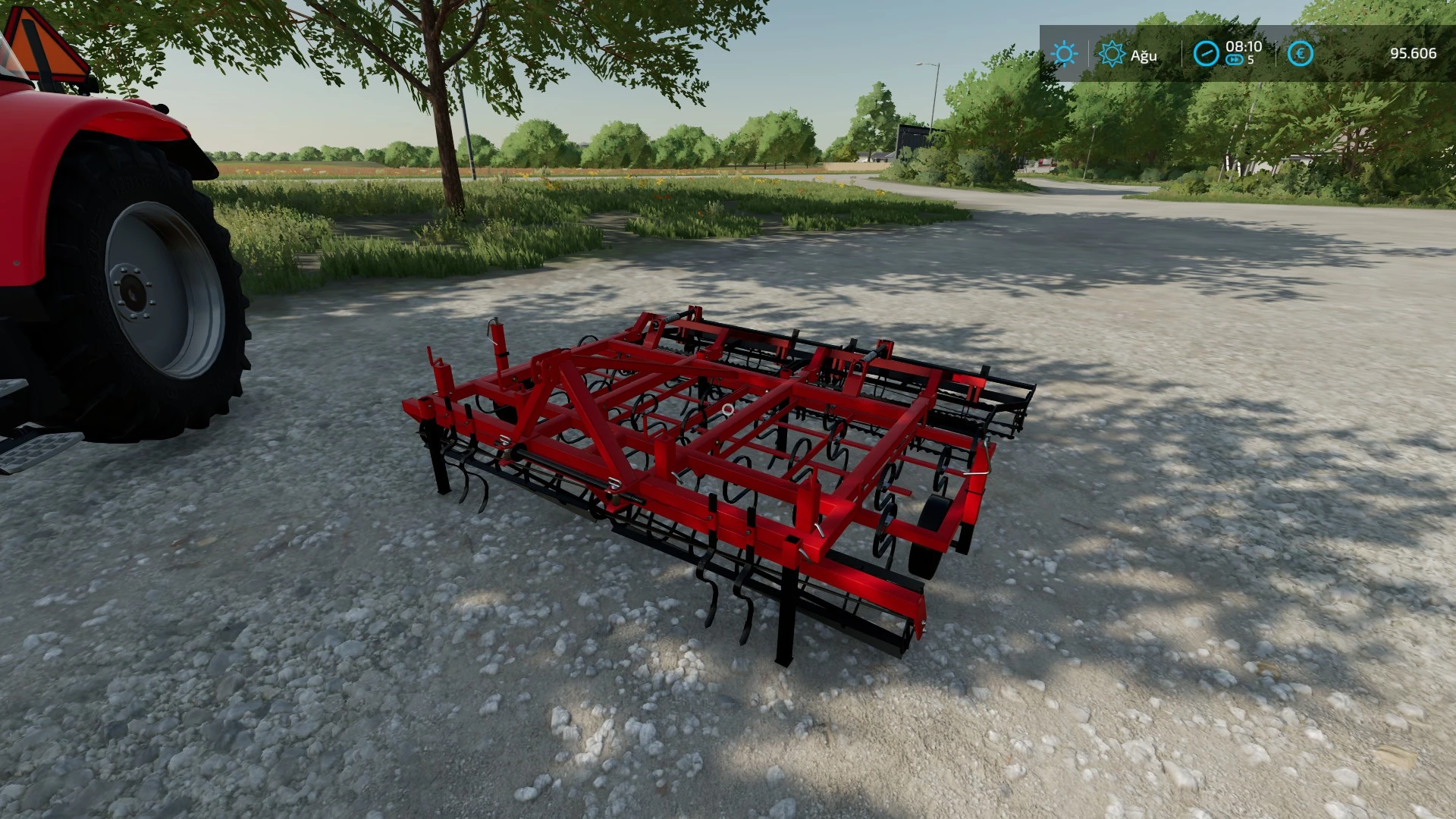Image resolution: width=1456 pixels, height=819 pixels.
Task: Click the current weather sun icon
Action: 1065,53
